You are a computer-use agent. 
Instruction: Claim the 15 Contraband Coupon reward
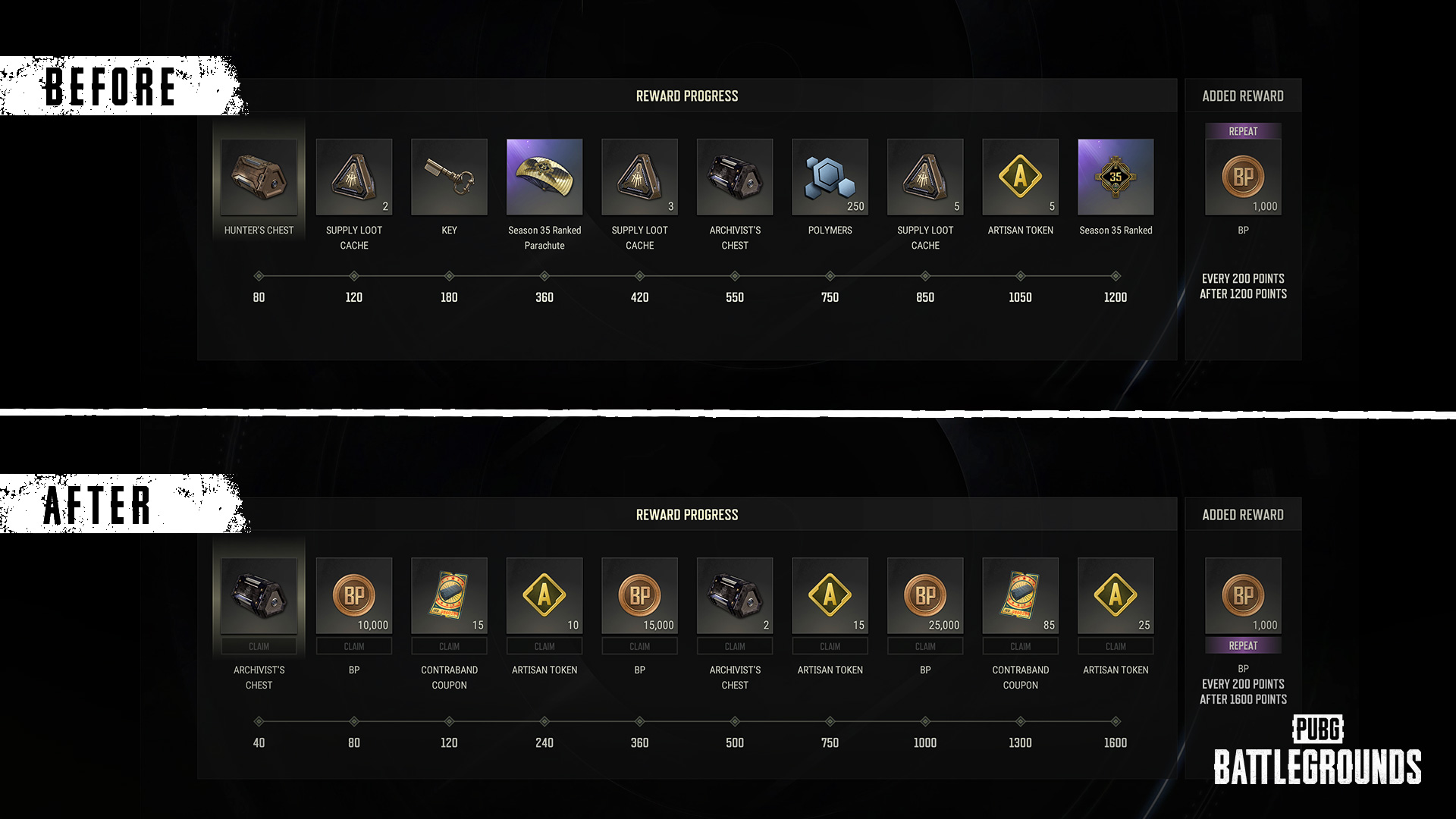tap(449, 646)
